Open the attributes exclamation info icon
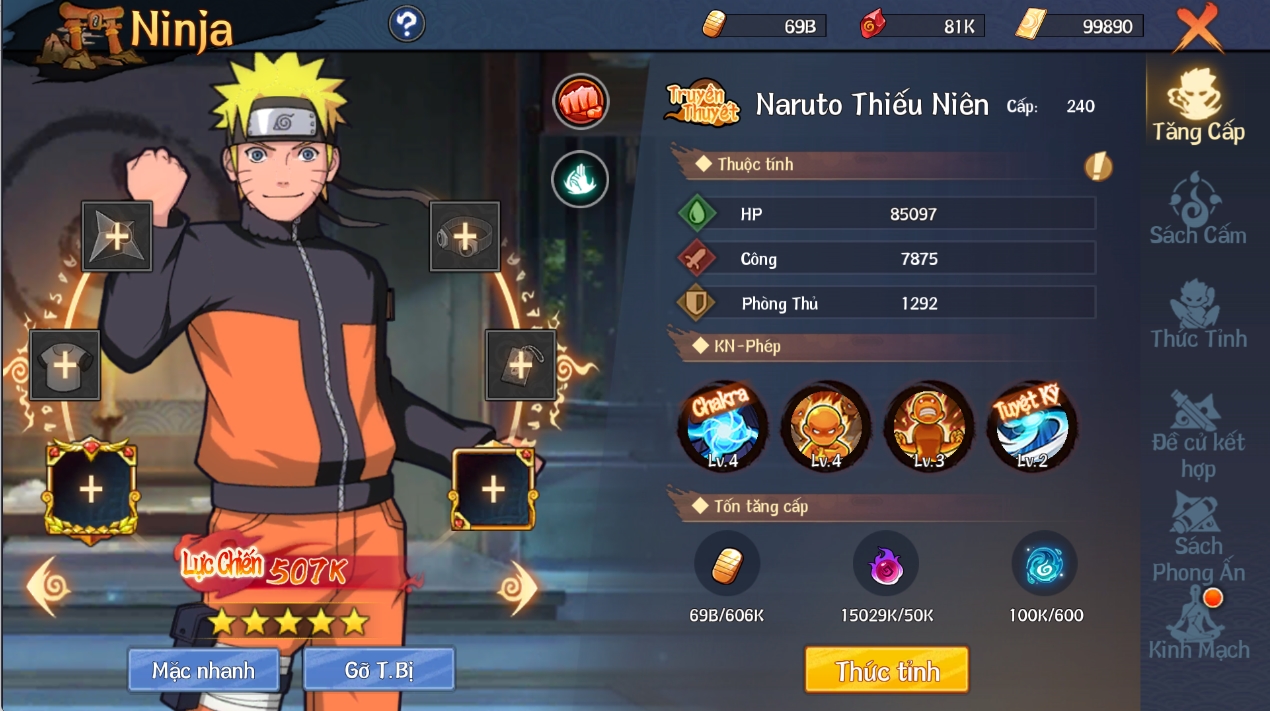Screen dimensions: 1270x711 coord(1098,166)
